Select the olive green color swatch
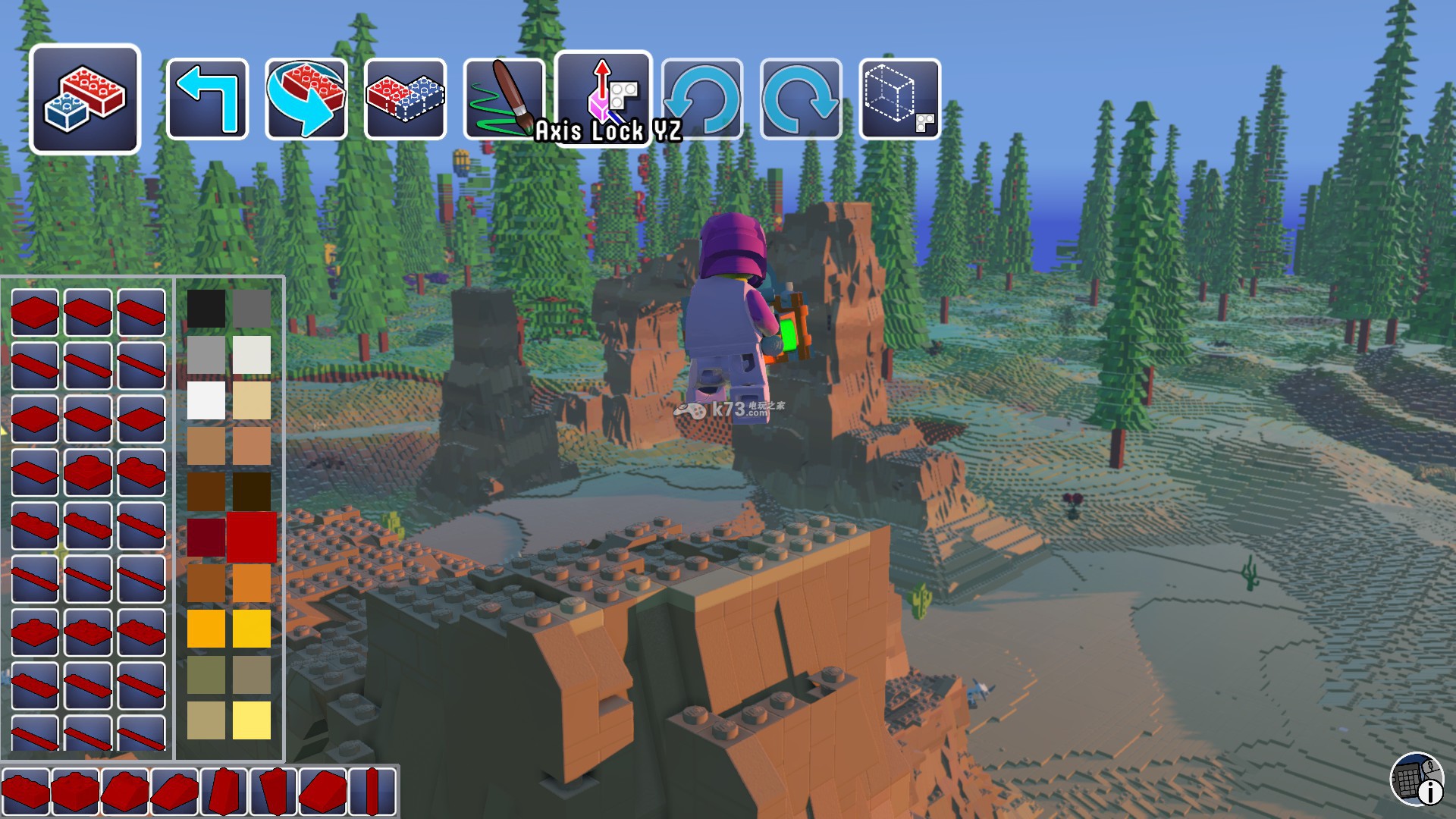The width and height of the screenshot is (1456, 819). click(x=206, y=674)
